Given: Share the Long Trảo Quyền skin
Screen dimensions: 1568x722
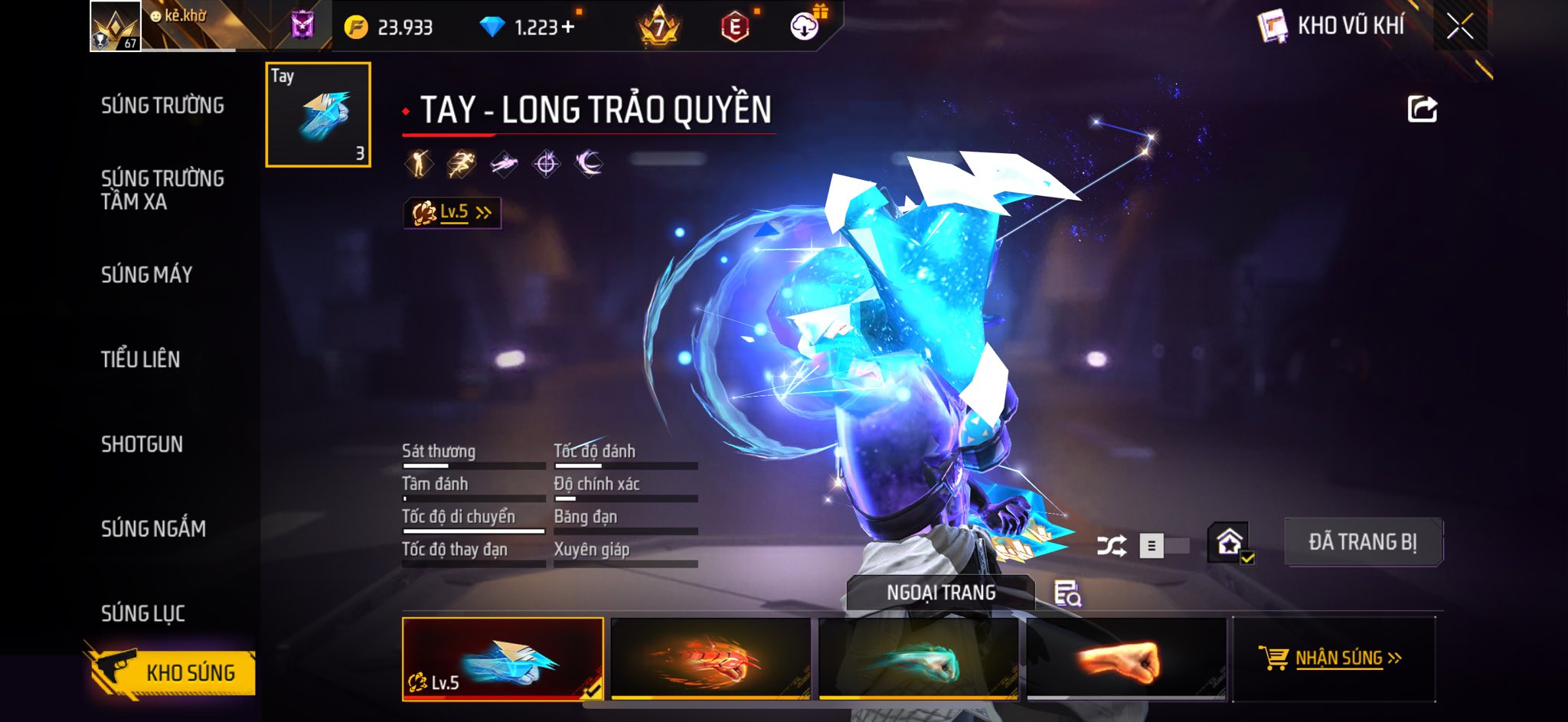Looking at the screenshot, I should point(1422,109).
